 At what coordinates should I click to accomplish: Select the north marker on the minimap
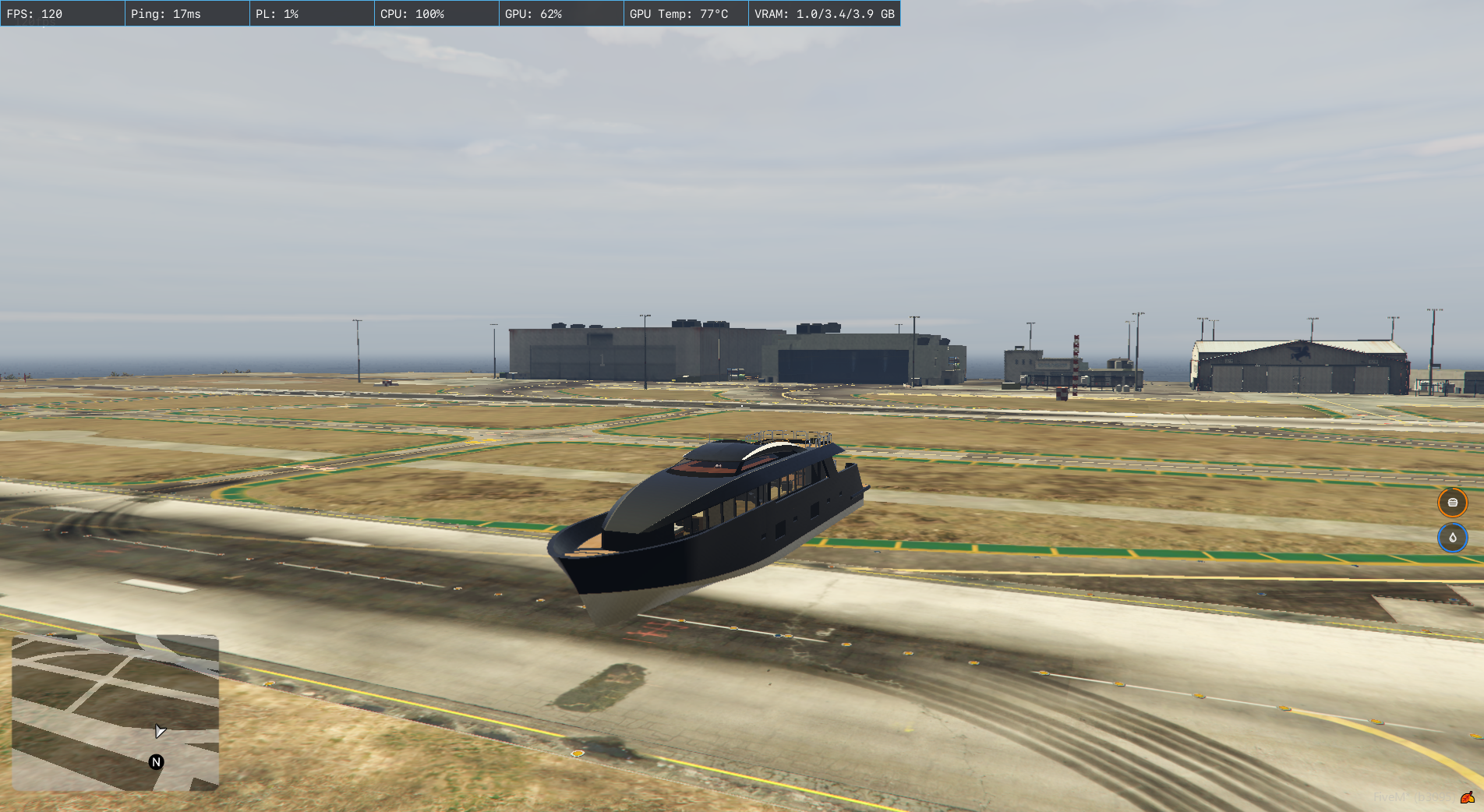[x=156, y=762]
